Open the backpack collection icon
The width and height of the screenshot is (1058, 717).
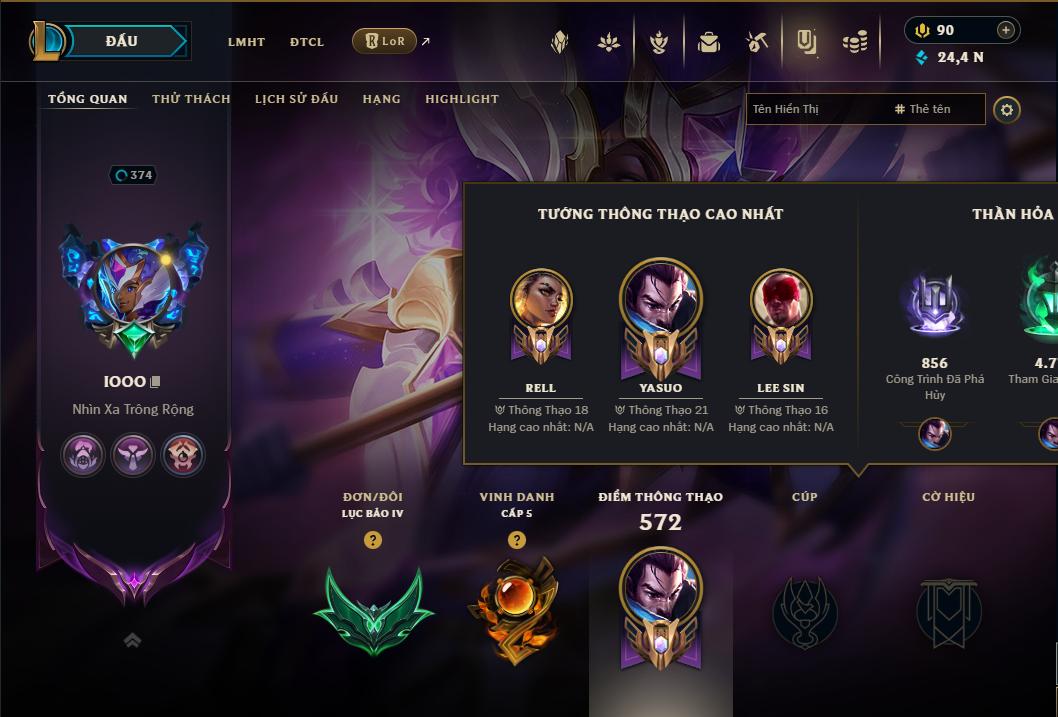709,42
